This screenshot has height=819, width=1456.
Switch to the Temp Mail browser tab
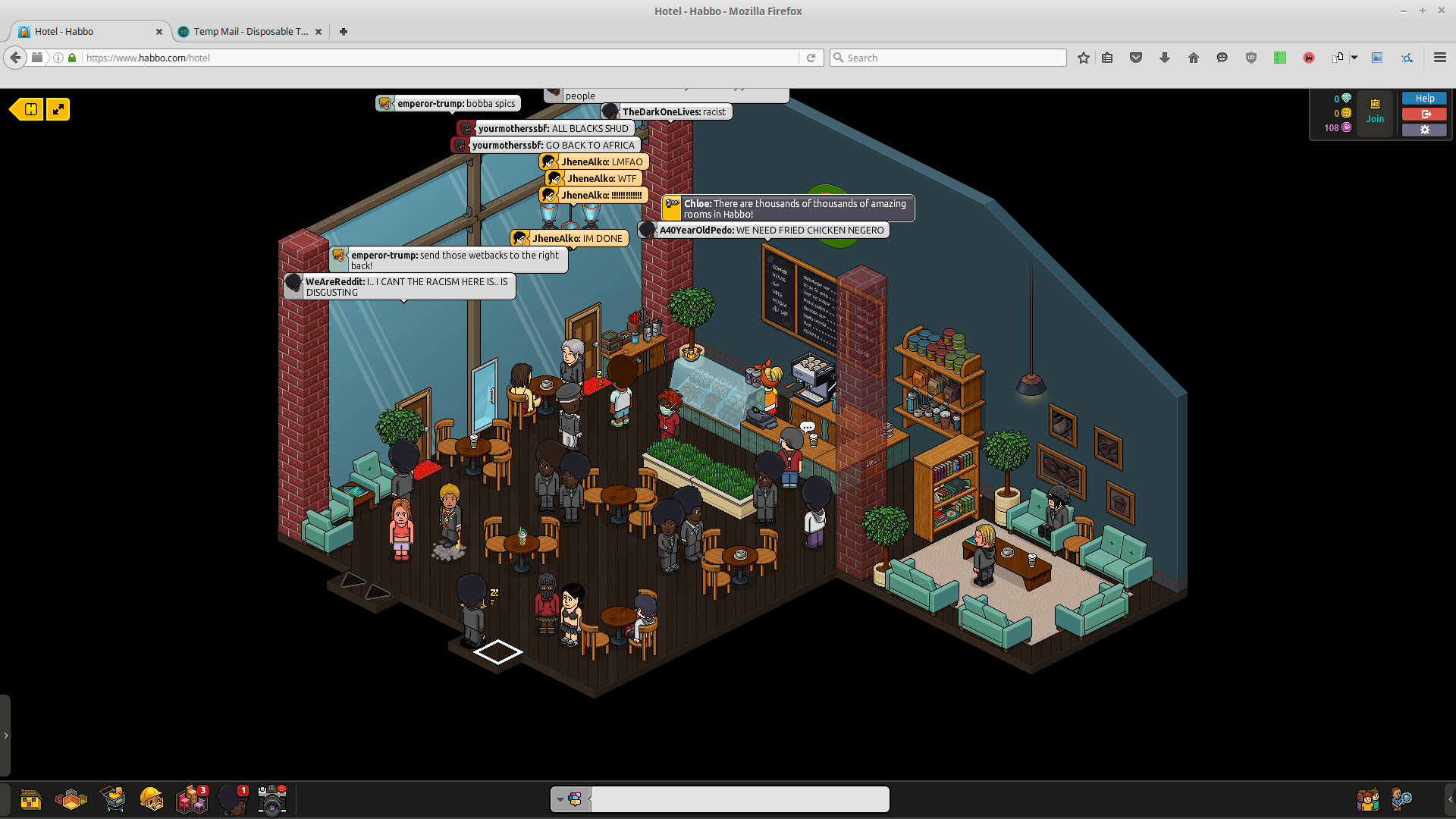(249, 32)
